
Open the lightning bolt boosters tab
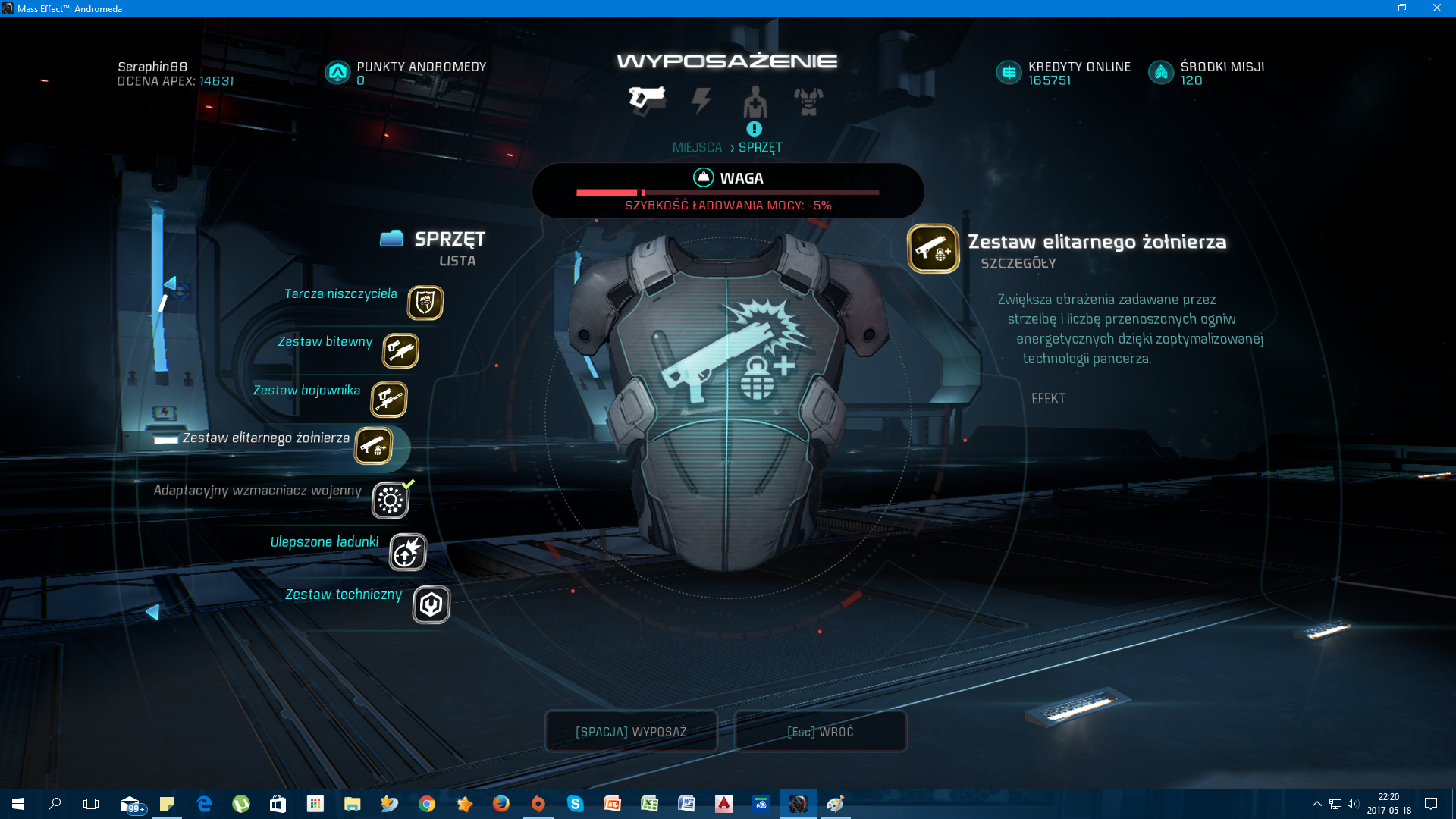click(701, 100)
